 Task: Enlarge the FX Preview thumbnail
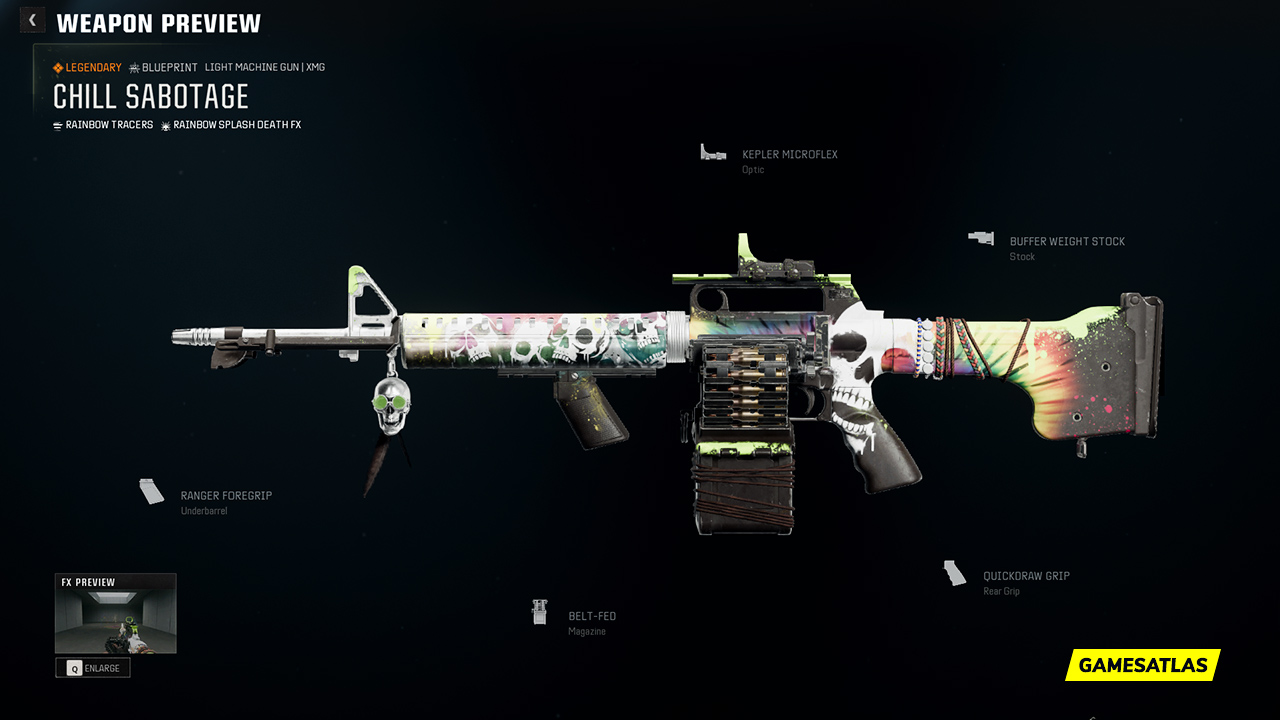(x=93, y=668)
